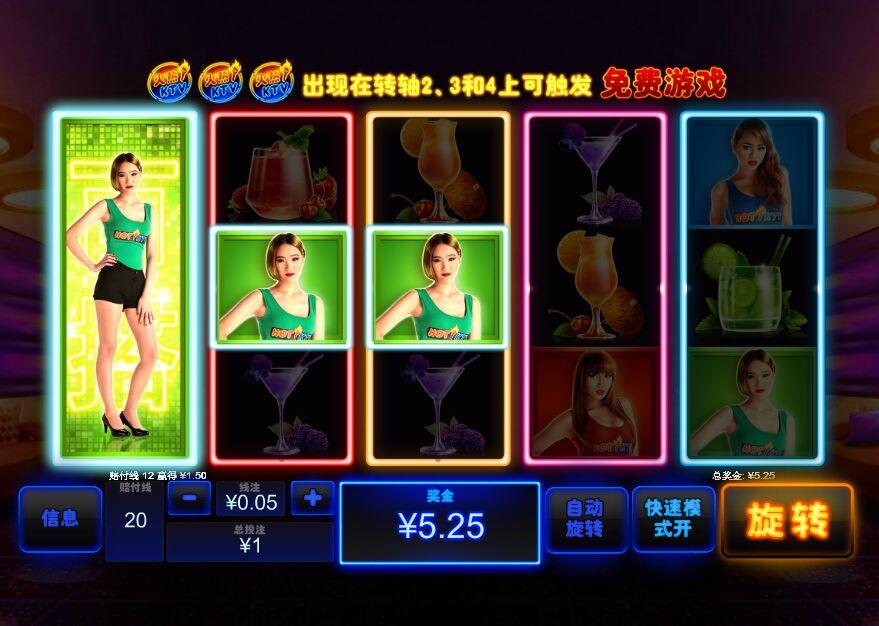The width and height of the screenshot is (879, 626).
Task: Decrease line bet with minus button
Action: (x=189, y=498)
